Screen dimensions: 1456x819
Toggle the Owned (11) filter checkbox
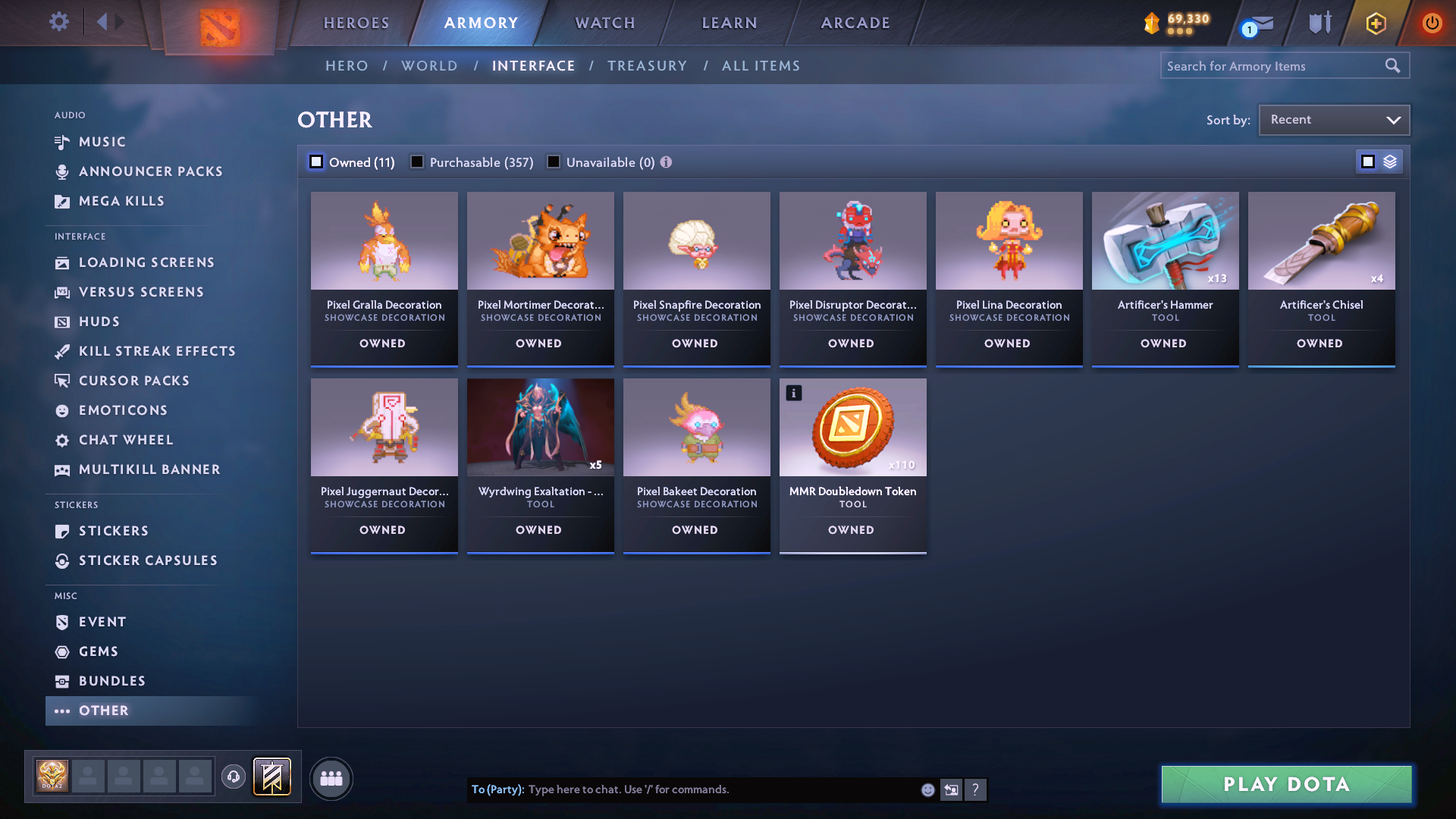click(315, 162)
